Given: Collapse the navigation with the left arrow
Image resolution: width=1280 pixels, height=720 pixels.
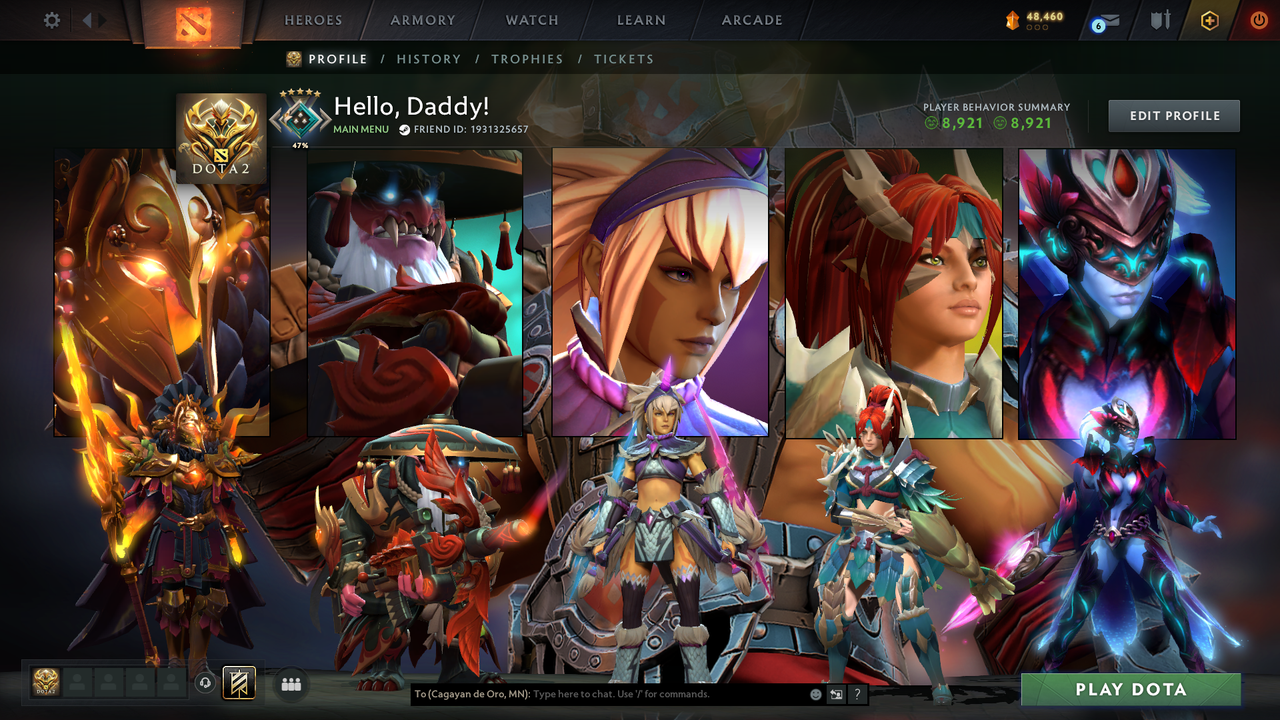Looking at the screenshot, I should tap(87, 19).
